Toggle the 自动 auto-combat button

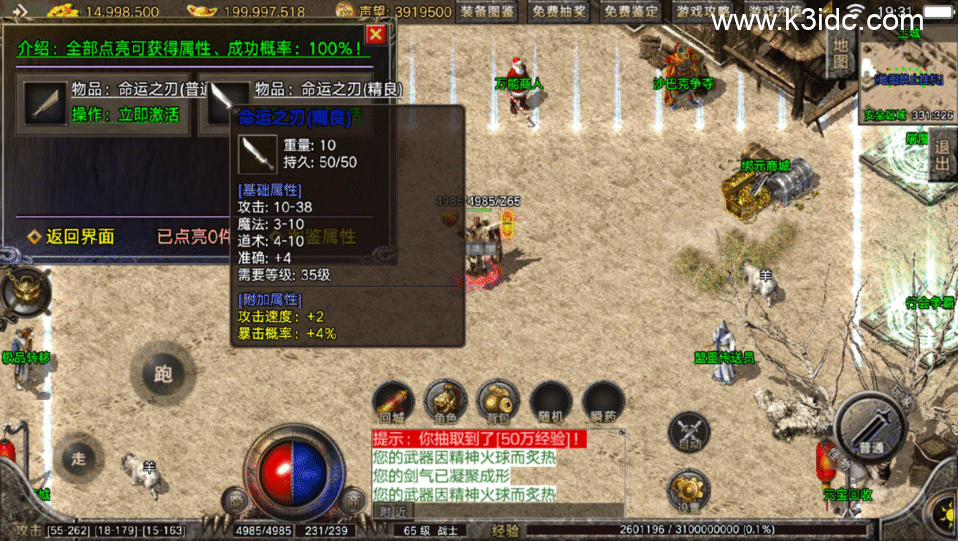(x=690, y=432)
